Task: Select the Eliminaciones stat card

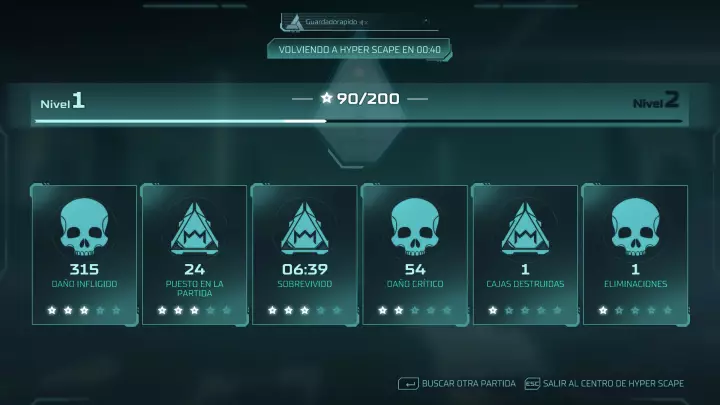Action: click(634, 255)
